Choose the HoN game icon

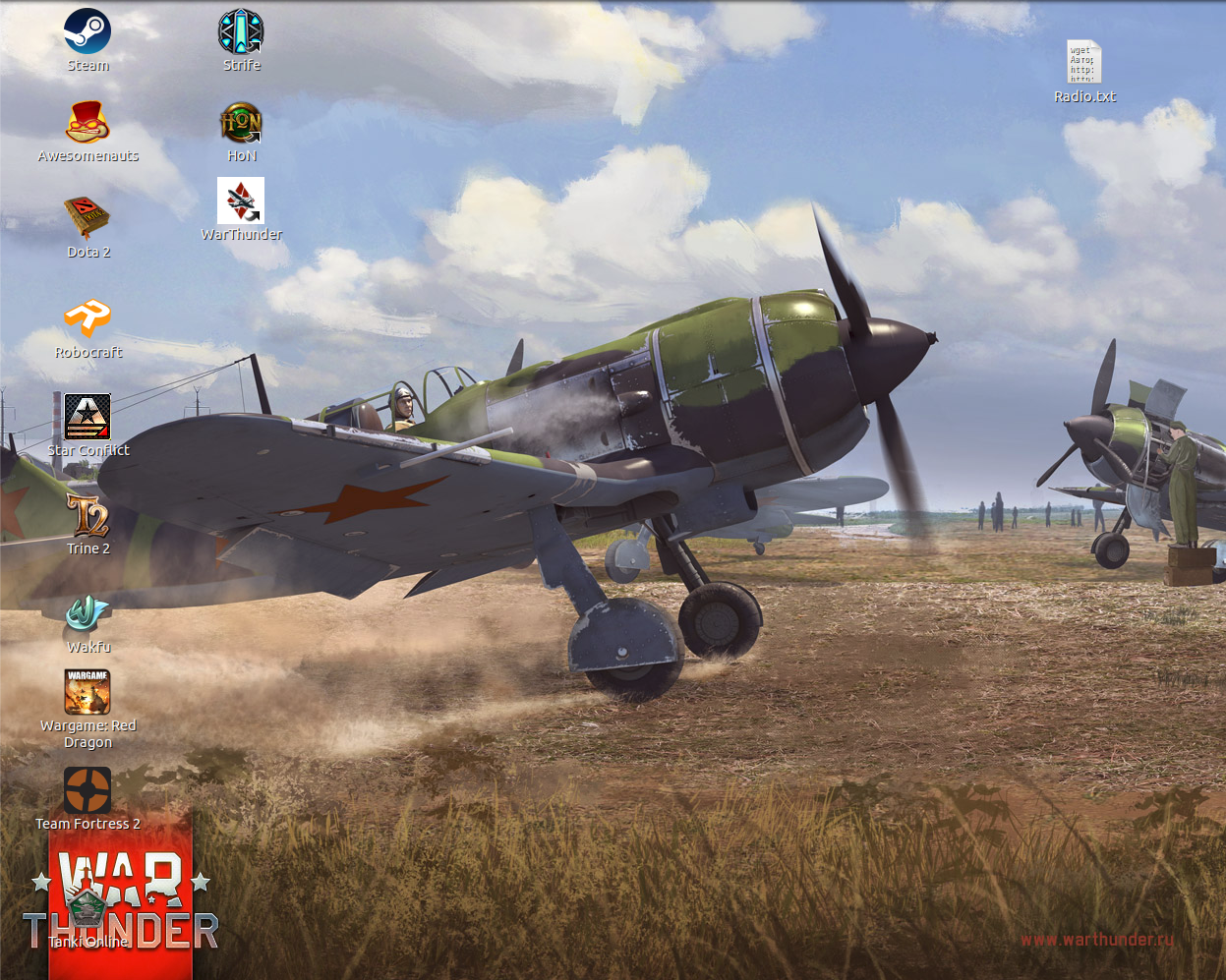(x=241, y=123)
